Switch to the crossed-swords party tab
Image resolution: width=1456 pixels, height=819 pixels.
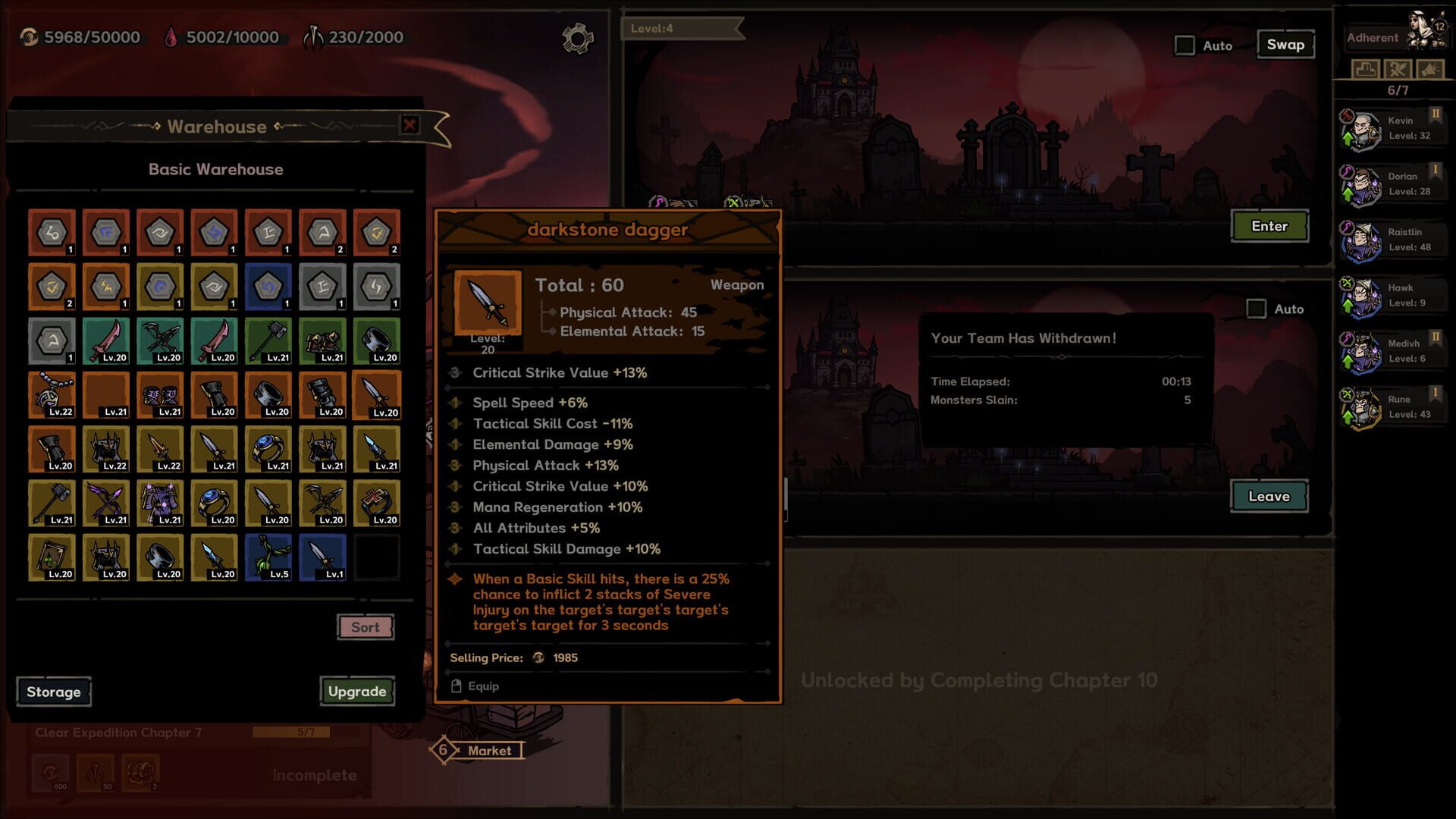coord(1397,69)
